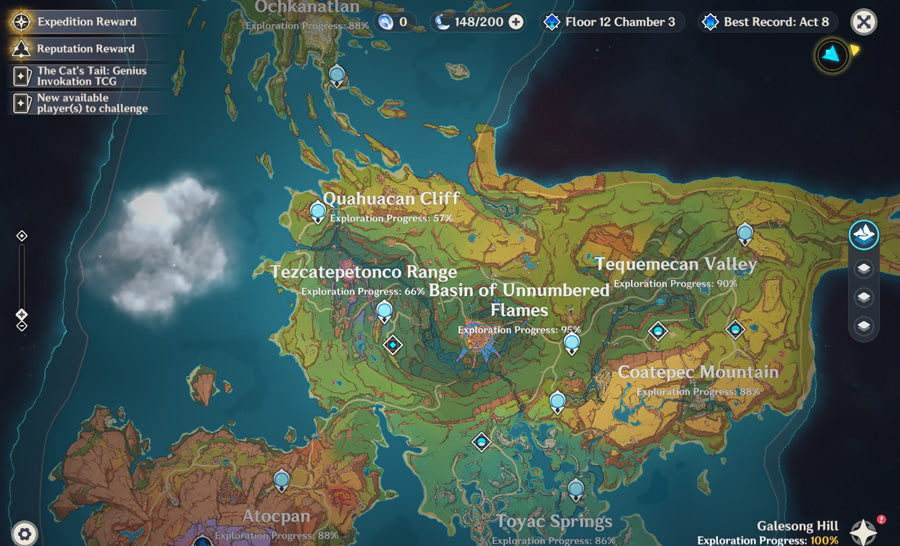This screenshot has height=546, width=900.
Task: Open the Expedition Reward notice
Action: click(x=85, y=20)
